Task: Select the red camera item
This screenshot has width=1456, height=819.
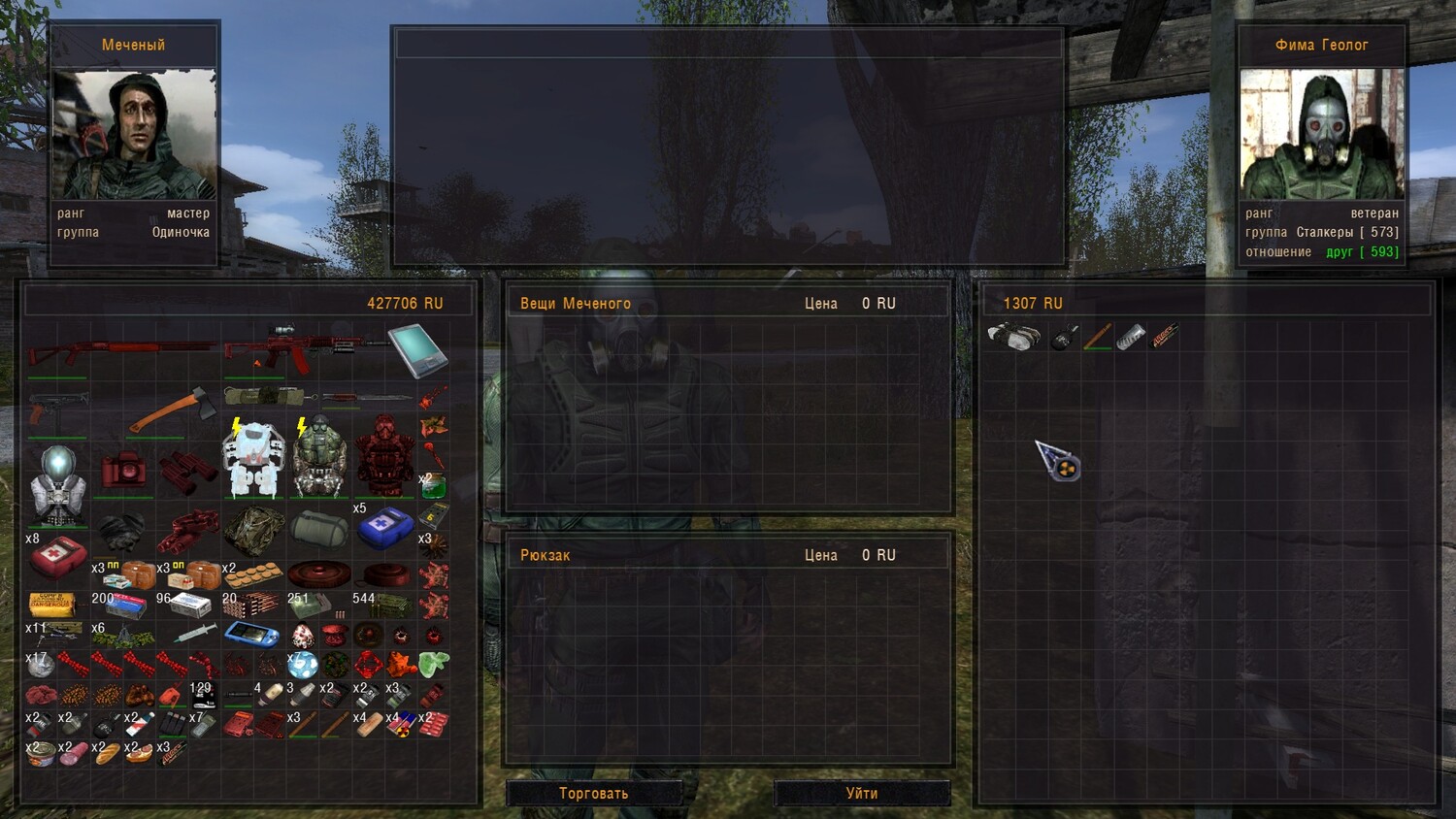Action: pyautogui.click(x=123, y=471)
